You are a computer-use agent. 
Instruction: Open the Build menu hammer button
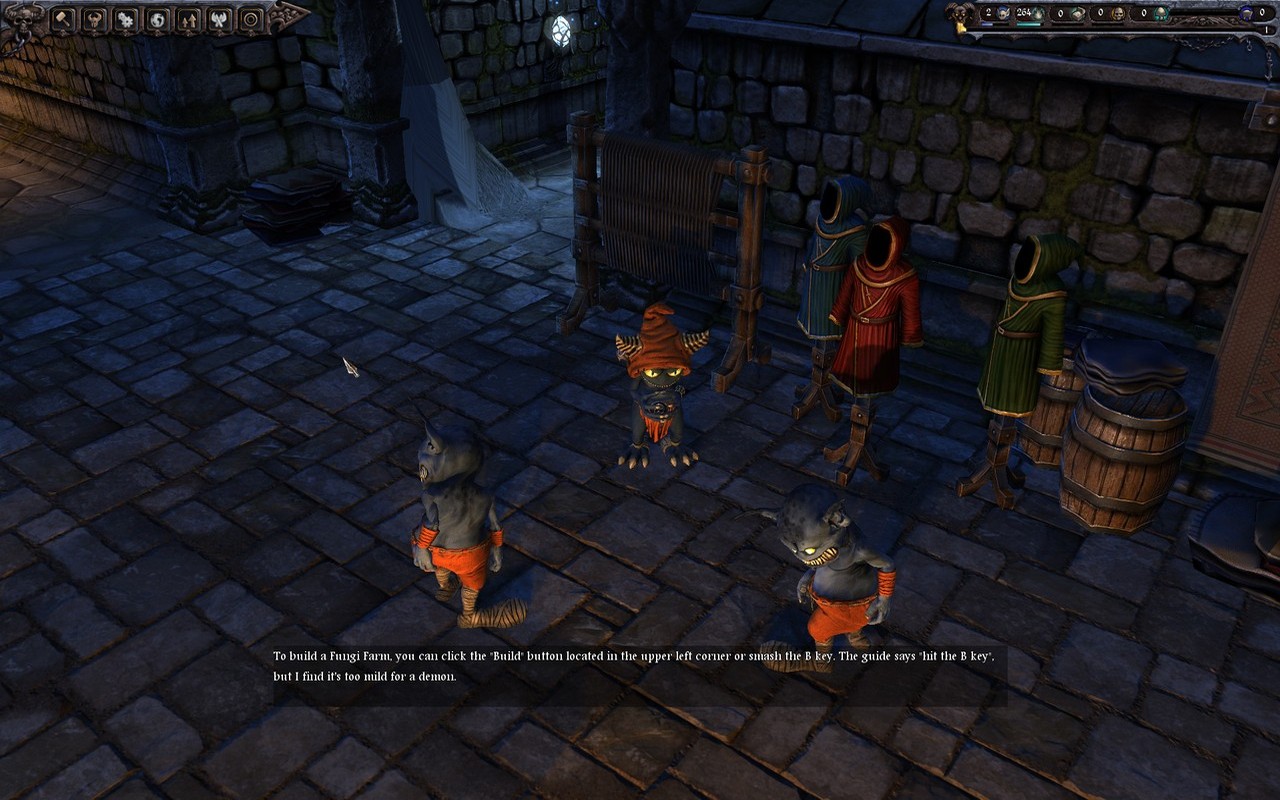click(64, 19)
